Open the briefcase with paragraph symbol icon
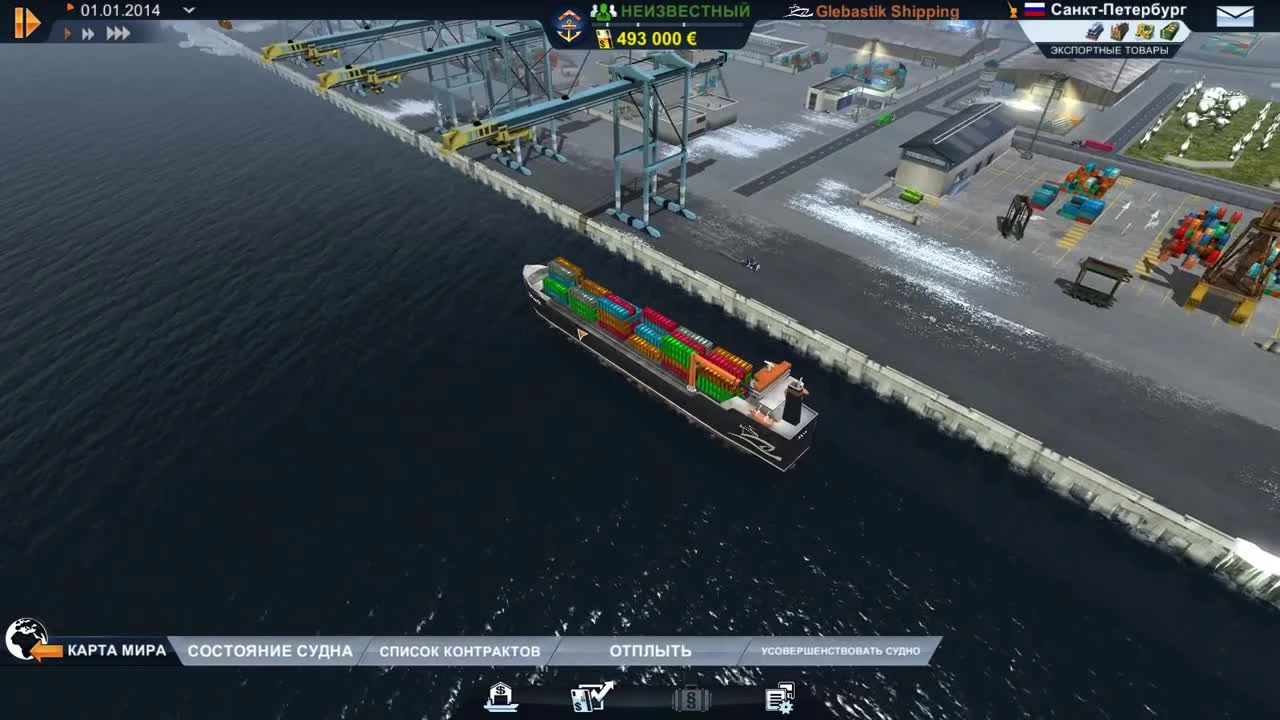This screenshot has height=720, width=1280. (690, 698)
